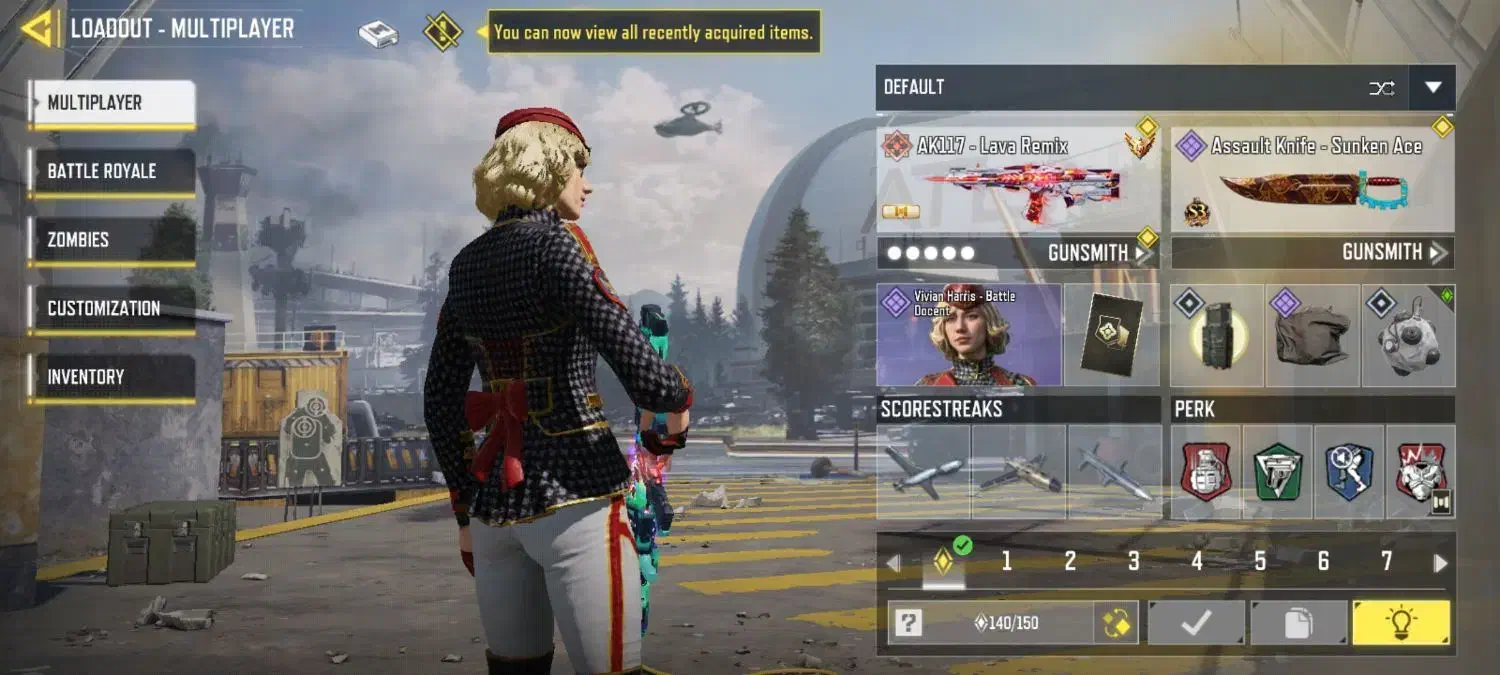
Task: Go back using the yellow arrow
Action: click(38, 29)
